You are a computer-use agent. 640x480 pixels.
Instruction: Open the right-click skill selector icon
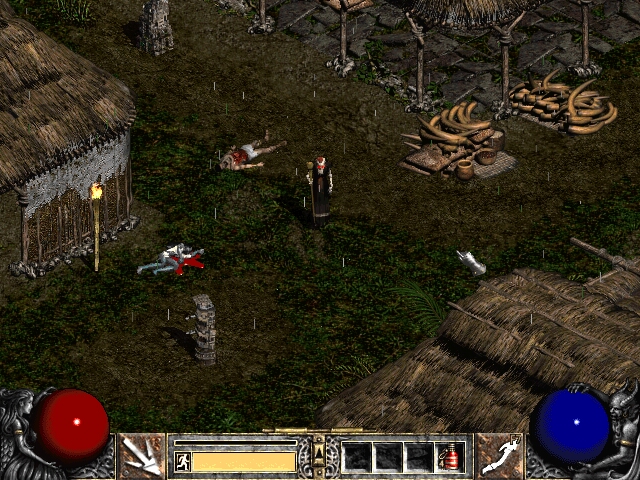[498, 456]
